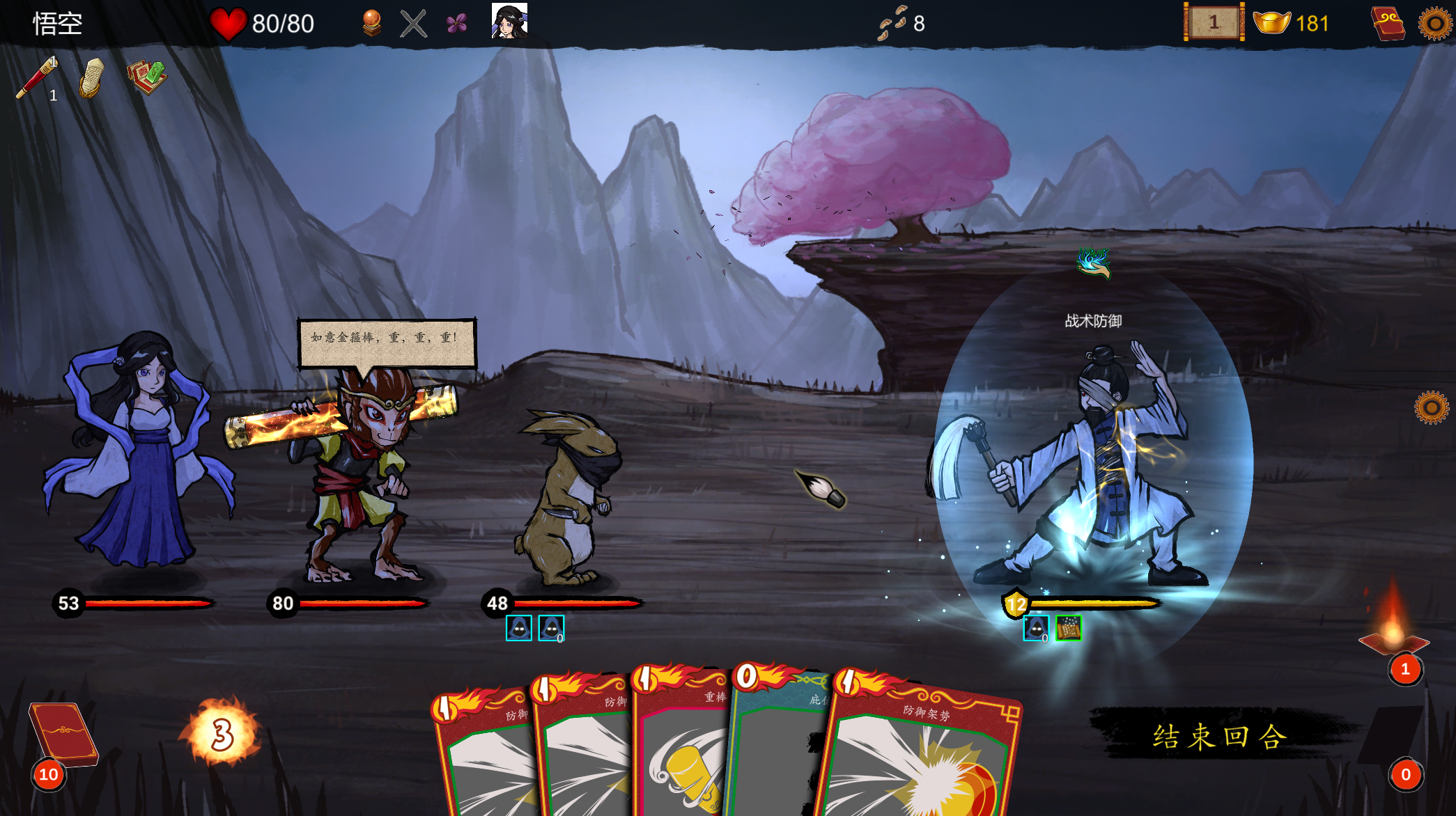This screenshot has width=1456, height=816.
Task: Click the gear icon on right edge
Action: click(x=1431, y=407)
